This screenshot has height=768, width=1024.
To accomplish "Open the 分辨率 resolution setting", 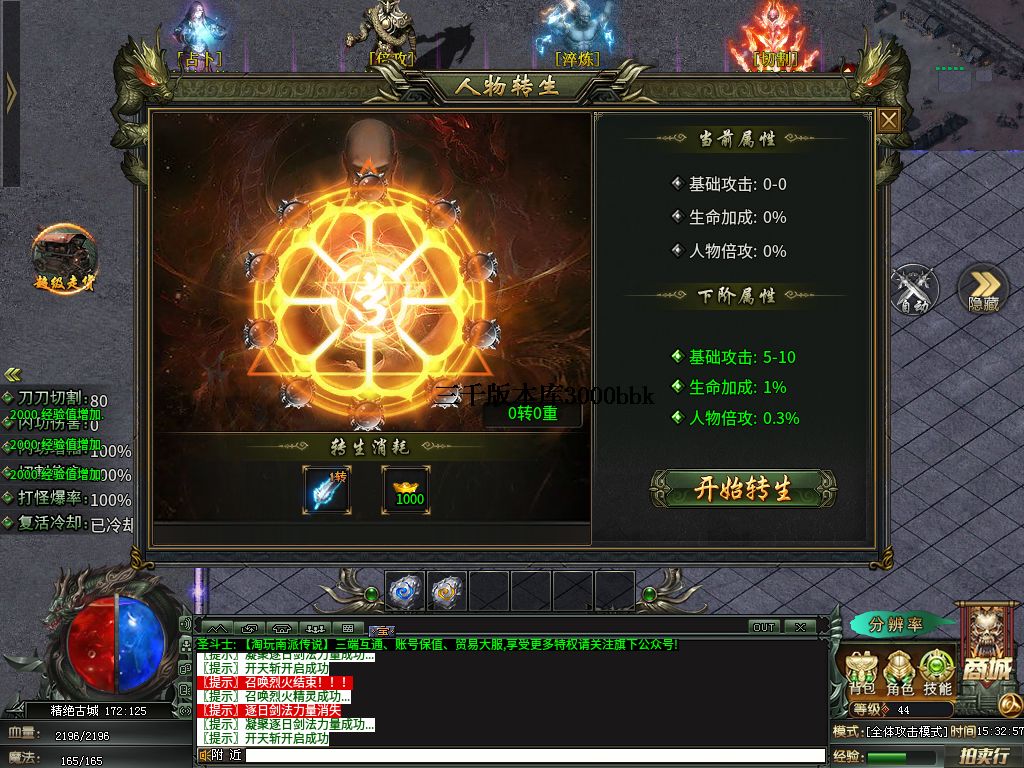I will [x=895, y=625].
